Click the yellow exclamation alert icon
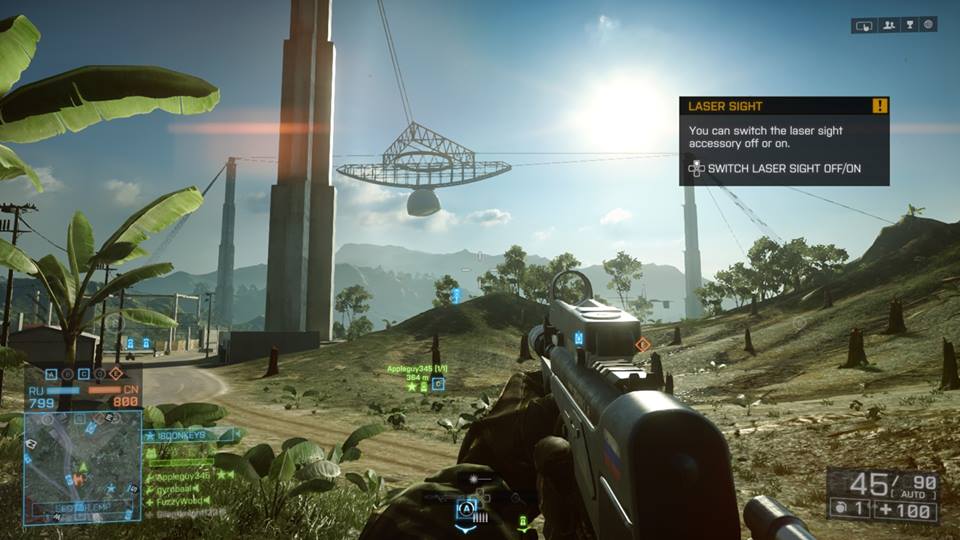Screen dimensions: 960x540 (x=879, y=105)
